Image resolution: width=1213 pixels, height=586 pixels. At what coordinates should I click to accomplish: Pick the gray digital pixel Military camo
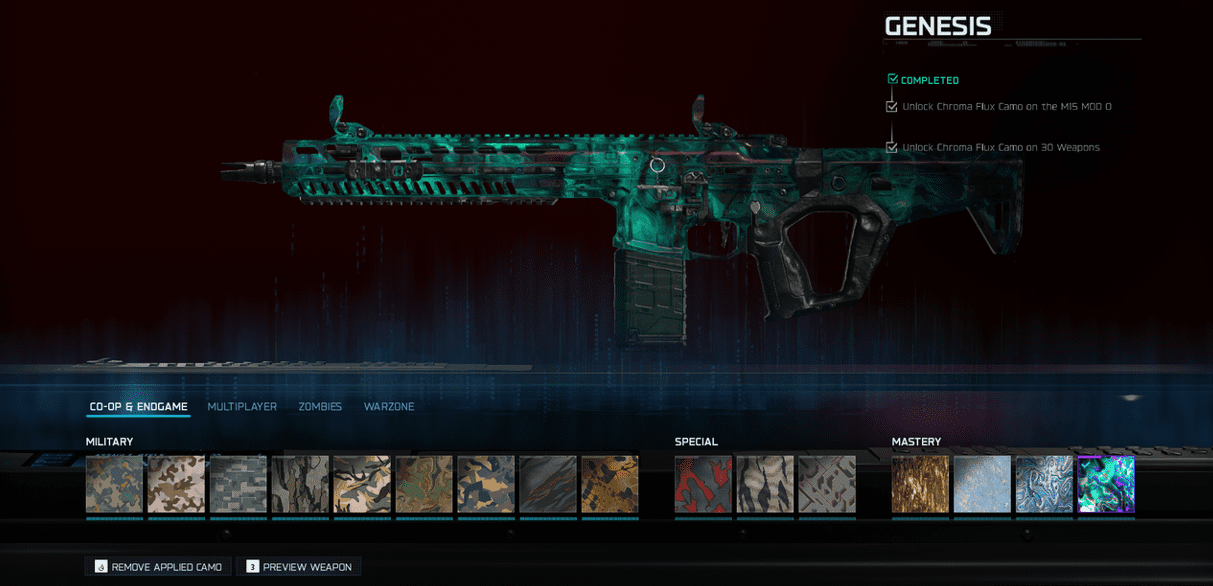point(238,485)
